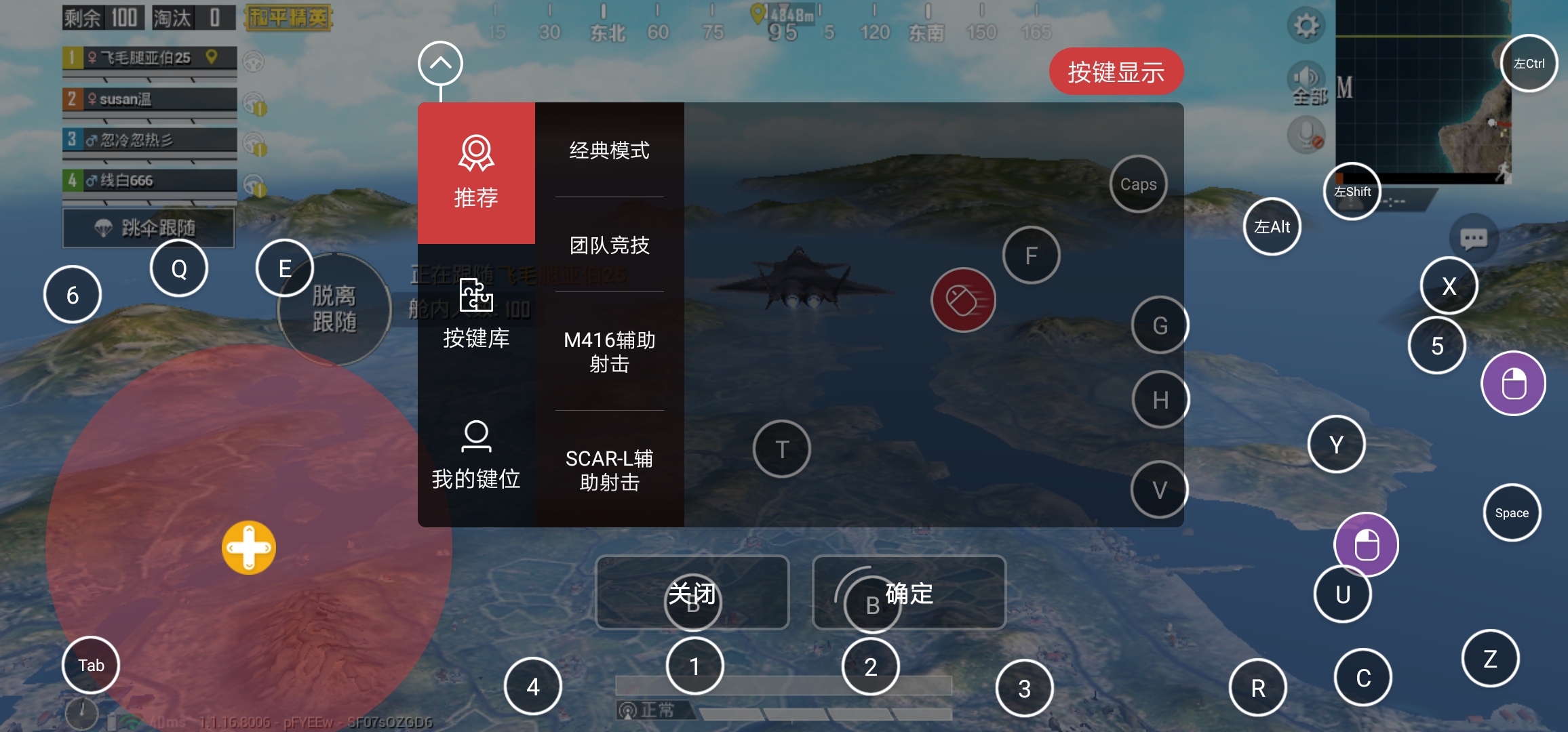Click the 我的键位 person icon
The height and width of the screenshot is (732, 1568).
coord(476,437)
